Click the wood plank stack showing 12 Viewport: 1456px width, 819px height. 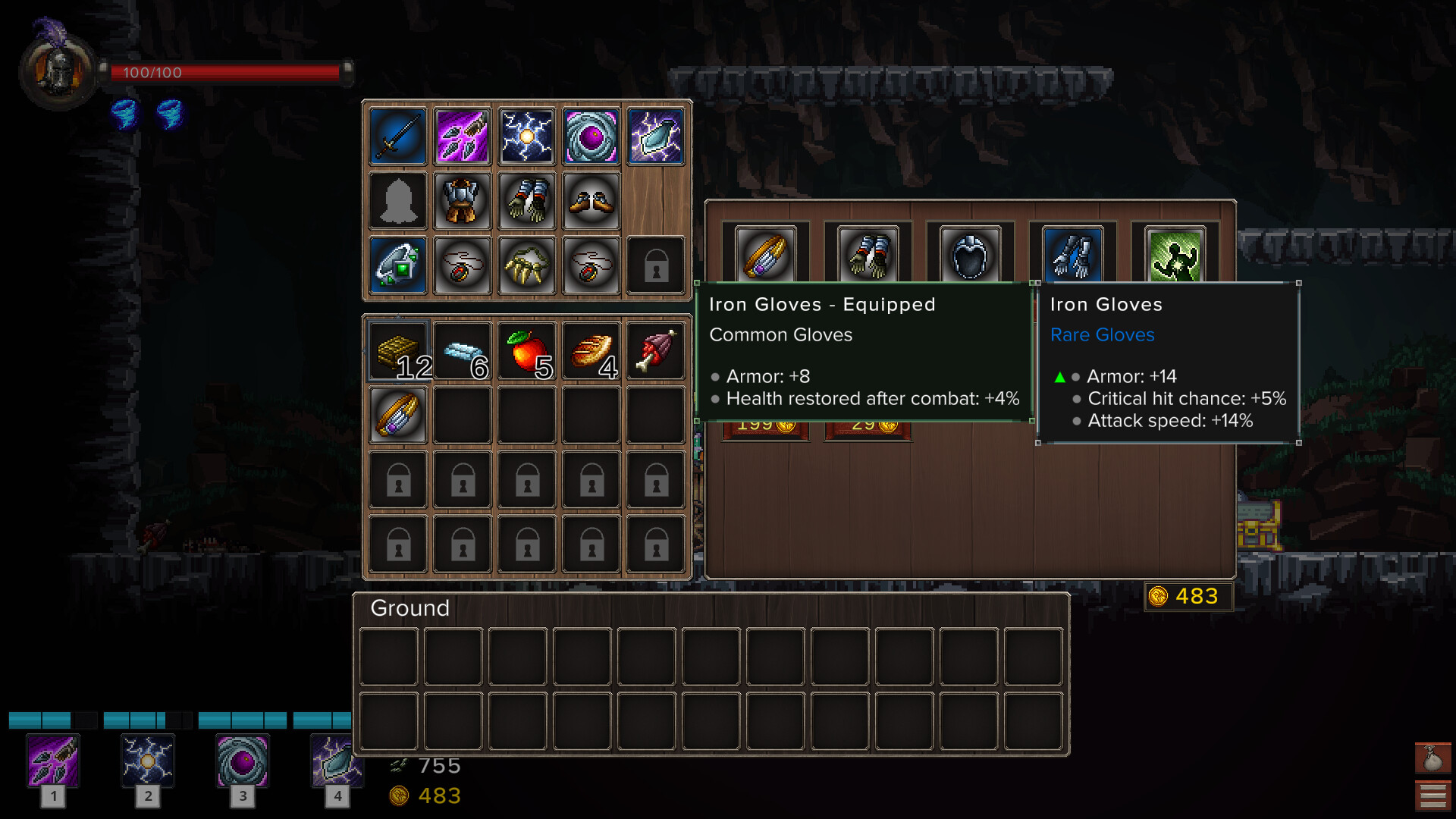397,350
